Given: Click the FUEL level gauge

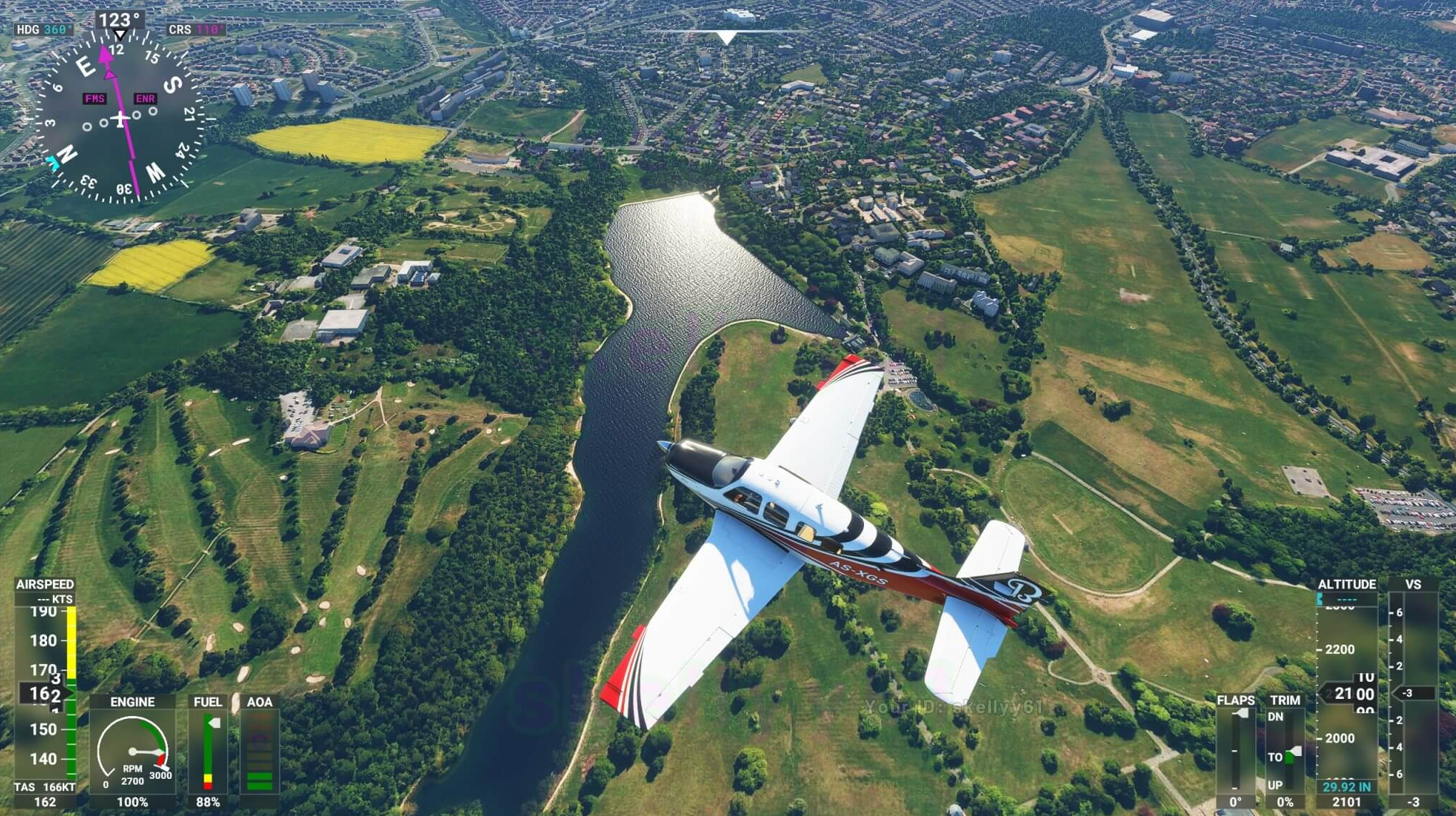Looking at the screenshot, I should click(208, 752).
